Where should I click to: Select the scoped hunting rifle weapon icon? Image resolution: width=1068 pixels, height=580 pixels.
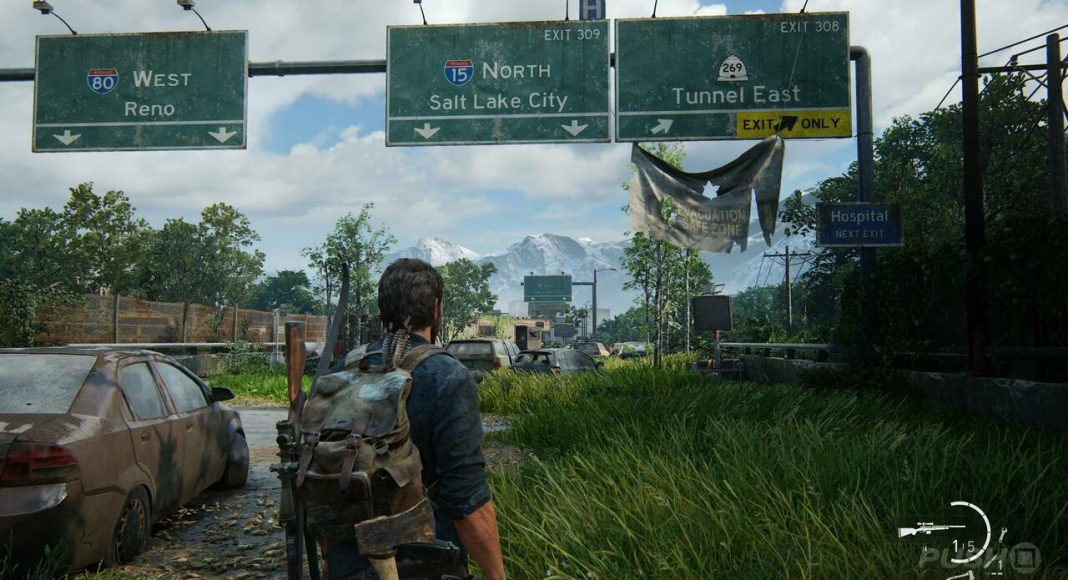931,529
